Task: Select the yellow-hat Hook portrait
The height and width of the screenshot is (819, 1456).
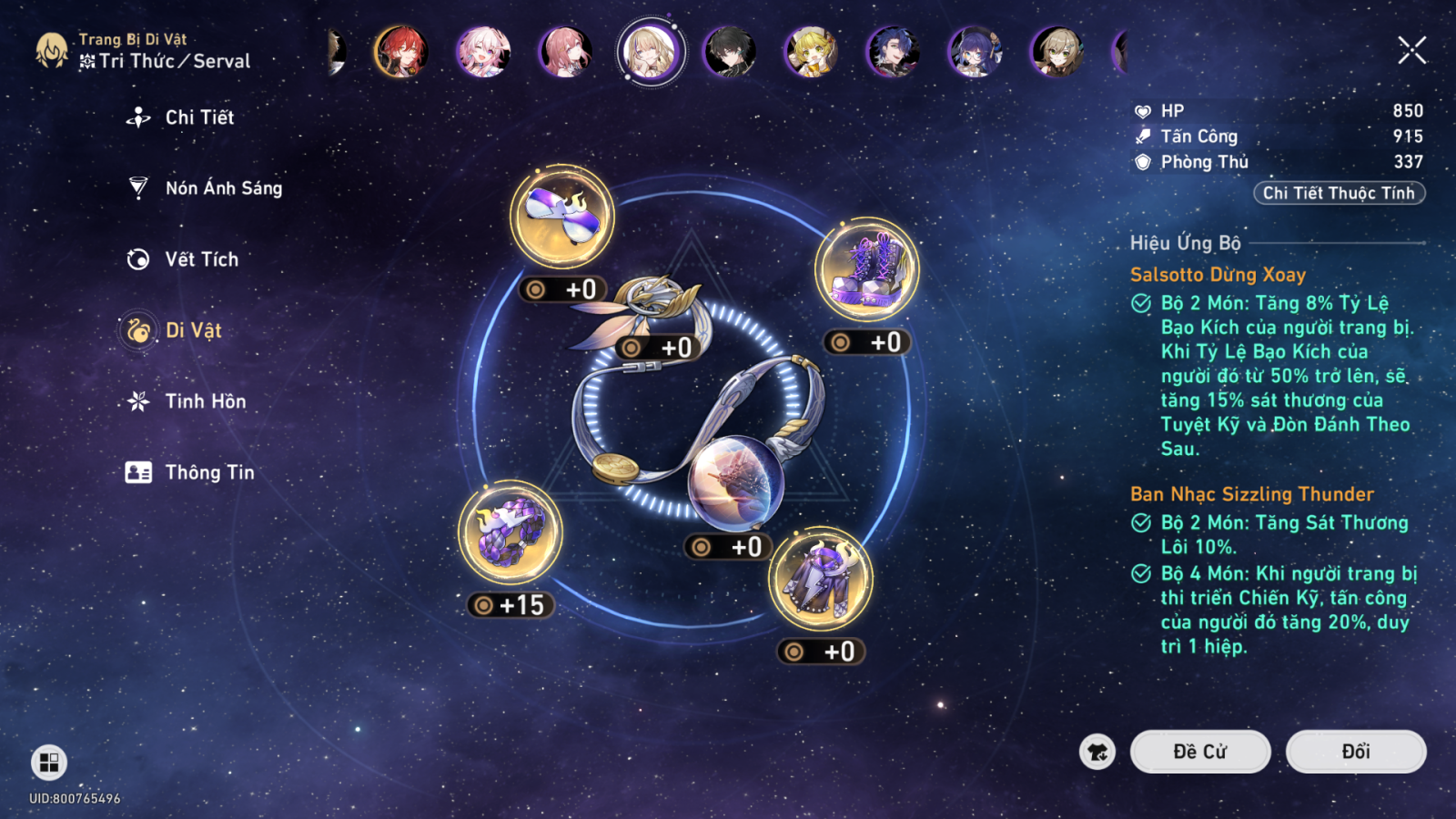Action: tap(811, 51)
